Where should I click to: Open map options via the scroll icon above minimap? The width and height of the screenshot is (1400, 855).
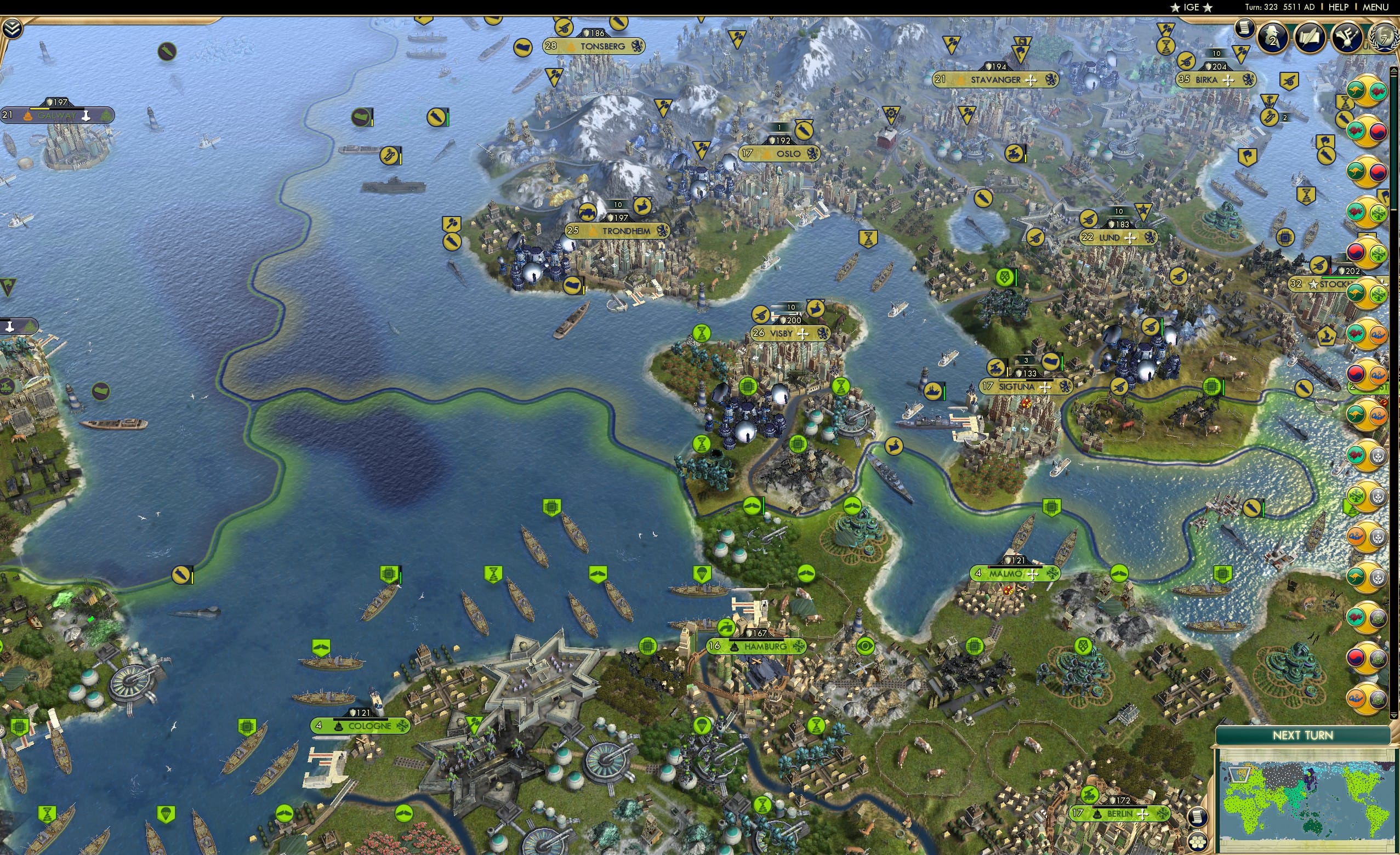1198,817
